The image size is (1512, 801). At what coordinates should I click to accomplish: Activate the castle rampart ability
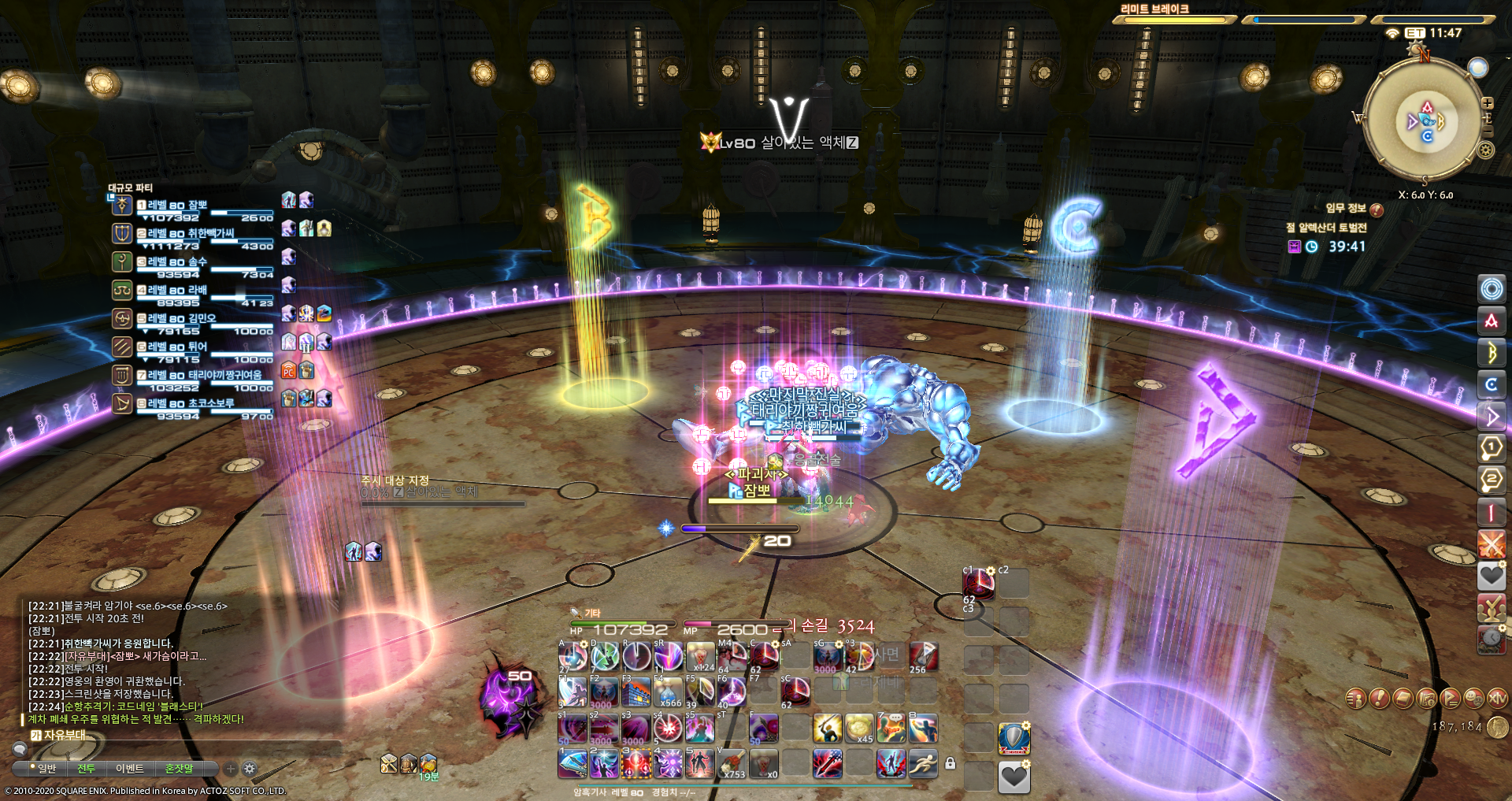point(636,692)
